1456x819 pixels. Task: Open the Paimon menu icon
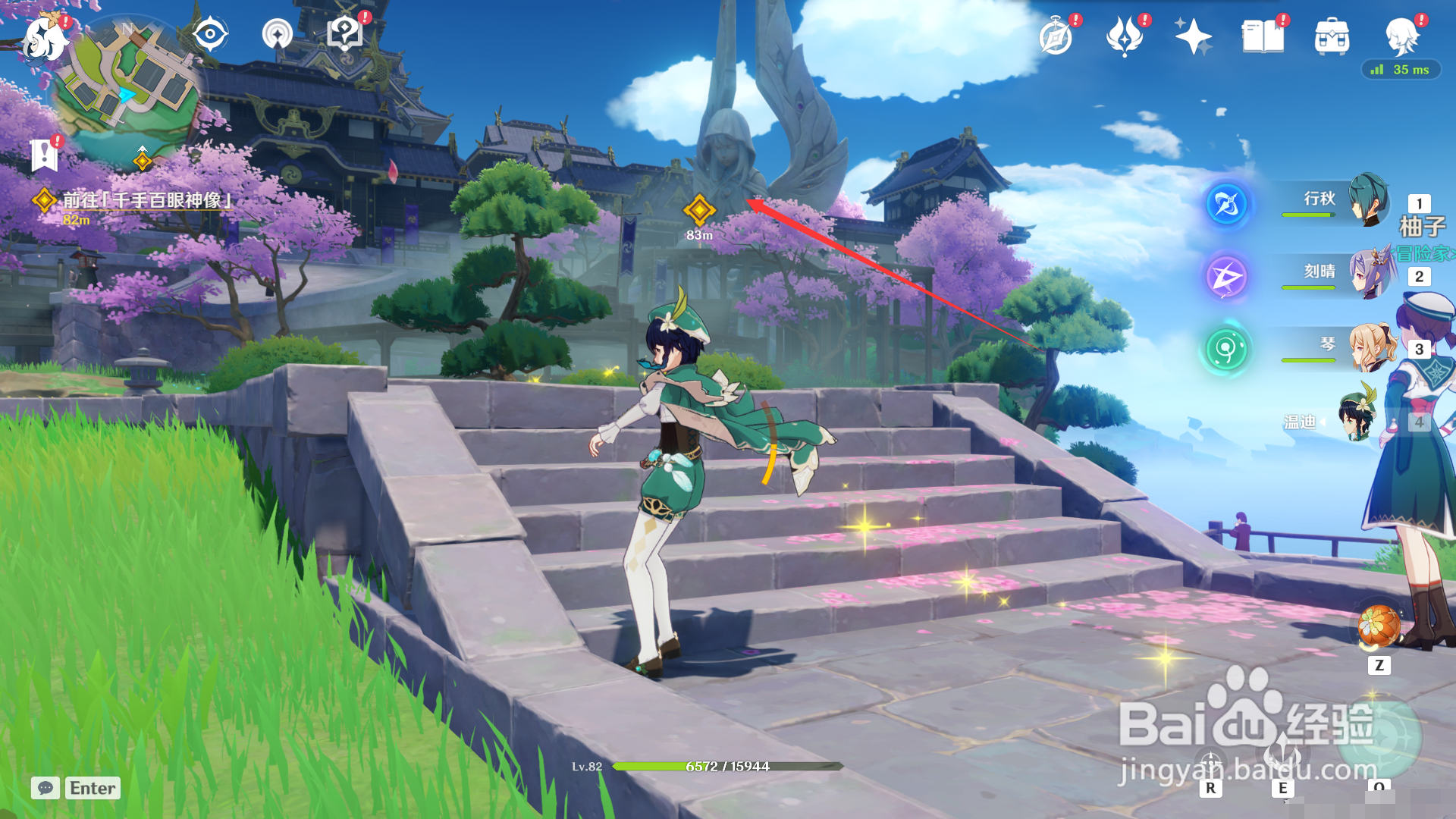pos(44,38)
